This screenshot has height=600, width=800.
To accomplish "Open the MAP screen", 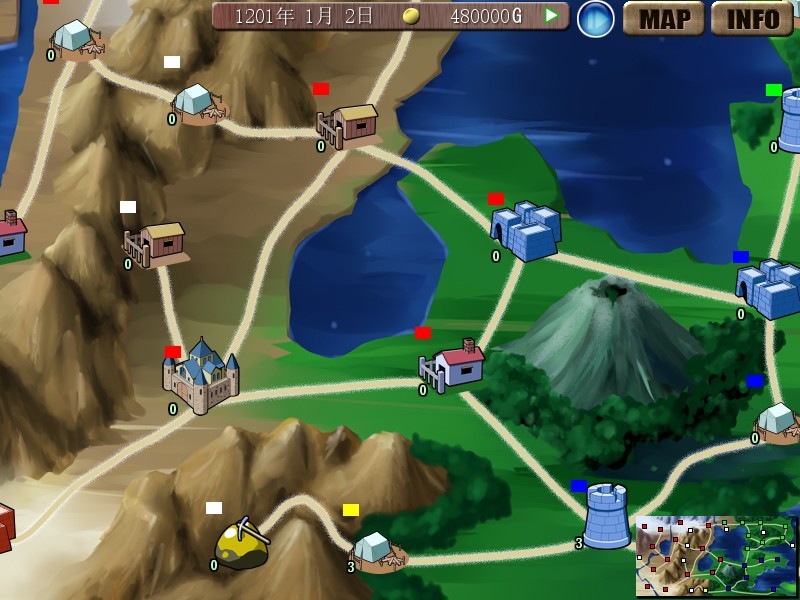I will click(x=664, y=18).
